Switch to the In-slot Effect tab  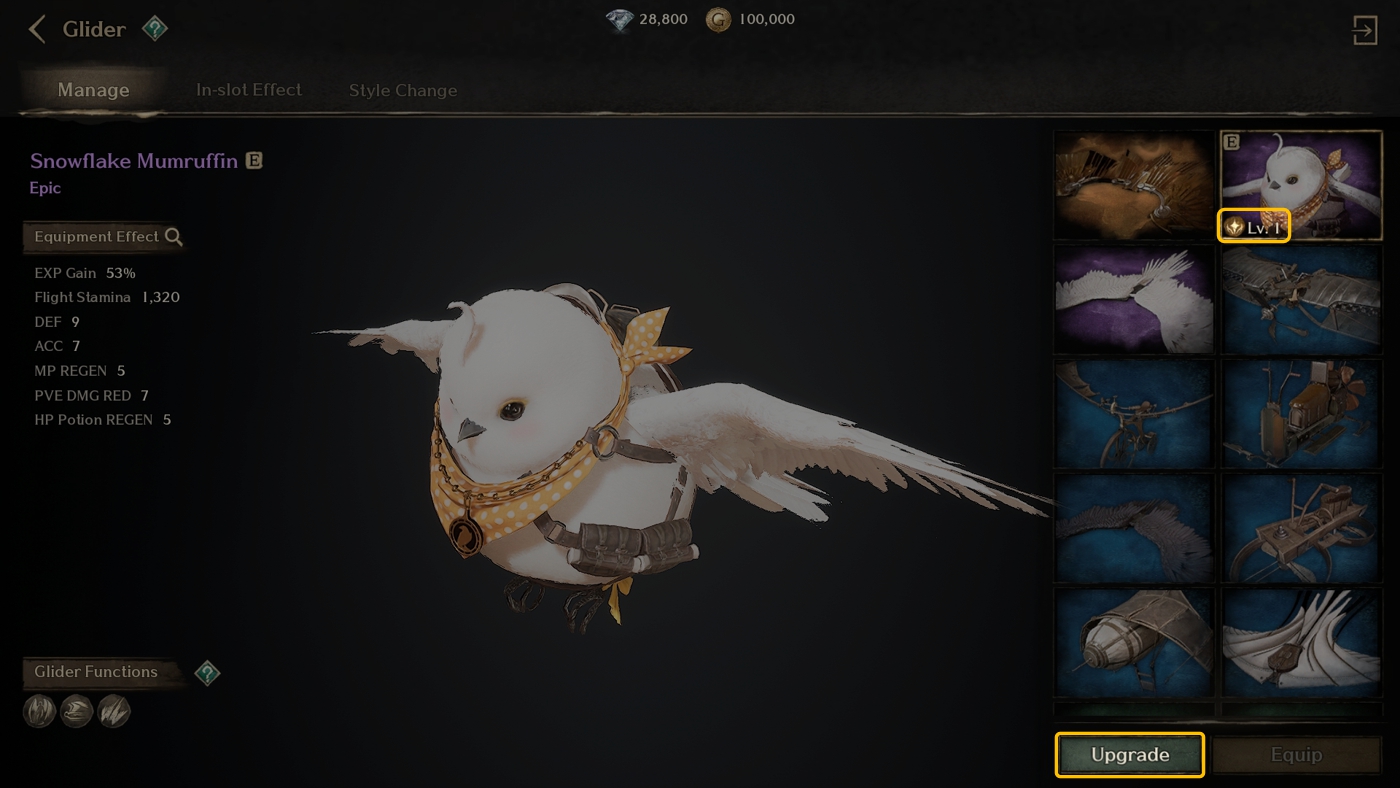(249, 90)
